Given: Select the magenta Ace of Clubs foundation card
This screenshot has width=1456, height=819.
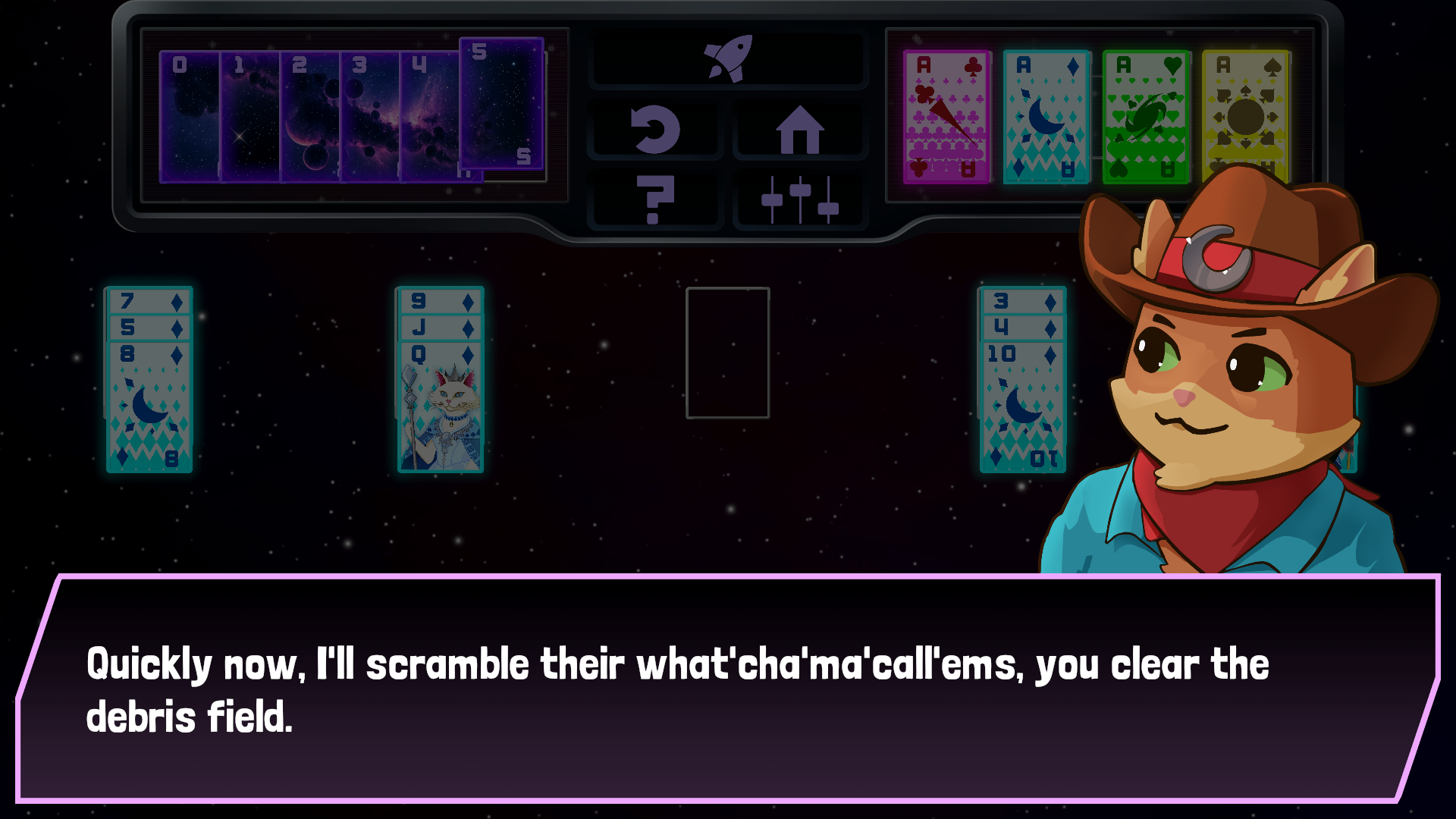Looking at the screenshot, I should pyautogui.click(x=945, y=114).
